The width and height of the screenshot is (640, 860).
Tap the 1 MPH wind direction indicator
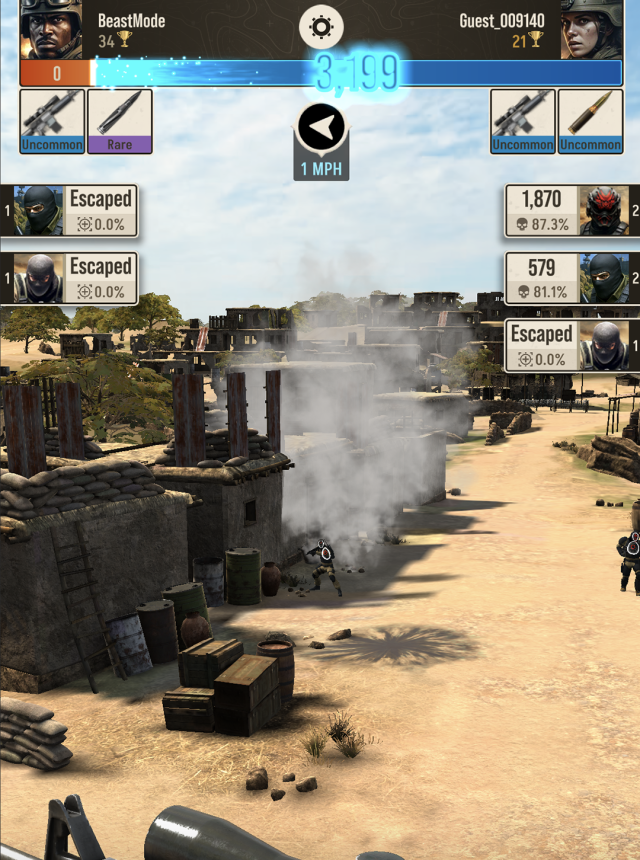321,141
